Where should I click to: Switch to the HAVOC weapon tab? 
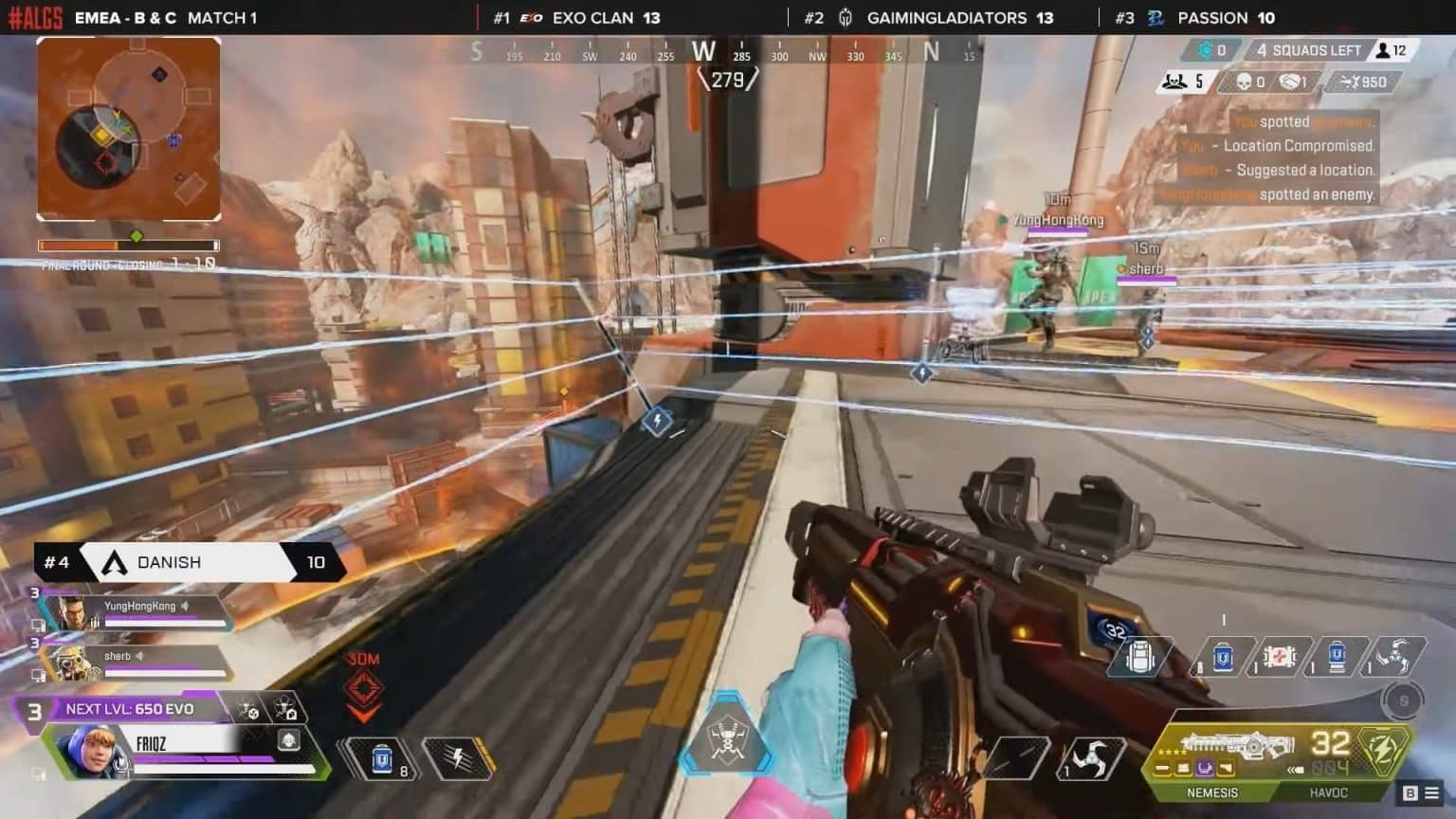click(x=1331, y=792)
